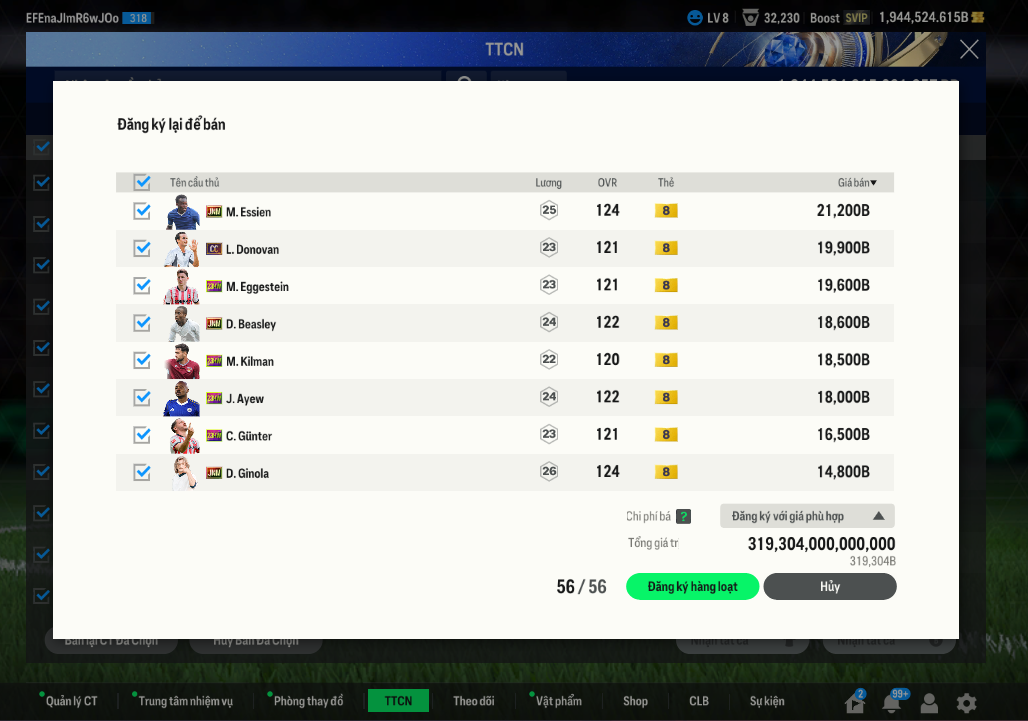Toggle C. Günter's checkbox
Image resolution: width=1028 pixels, height=721 pixels.
pyautogui.click(x=142, y=435)
